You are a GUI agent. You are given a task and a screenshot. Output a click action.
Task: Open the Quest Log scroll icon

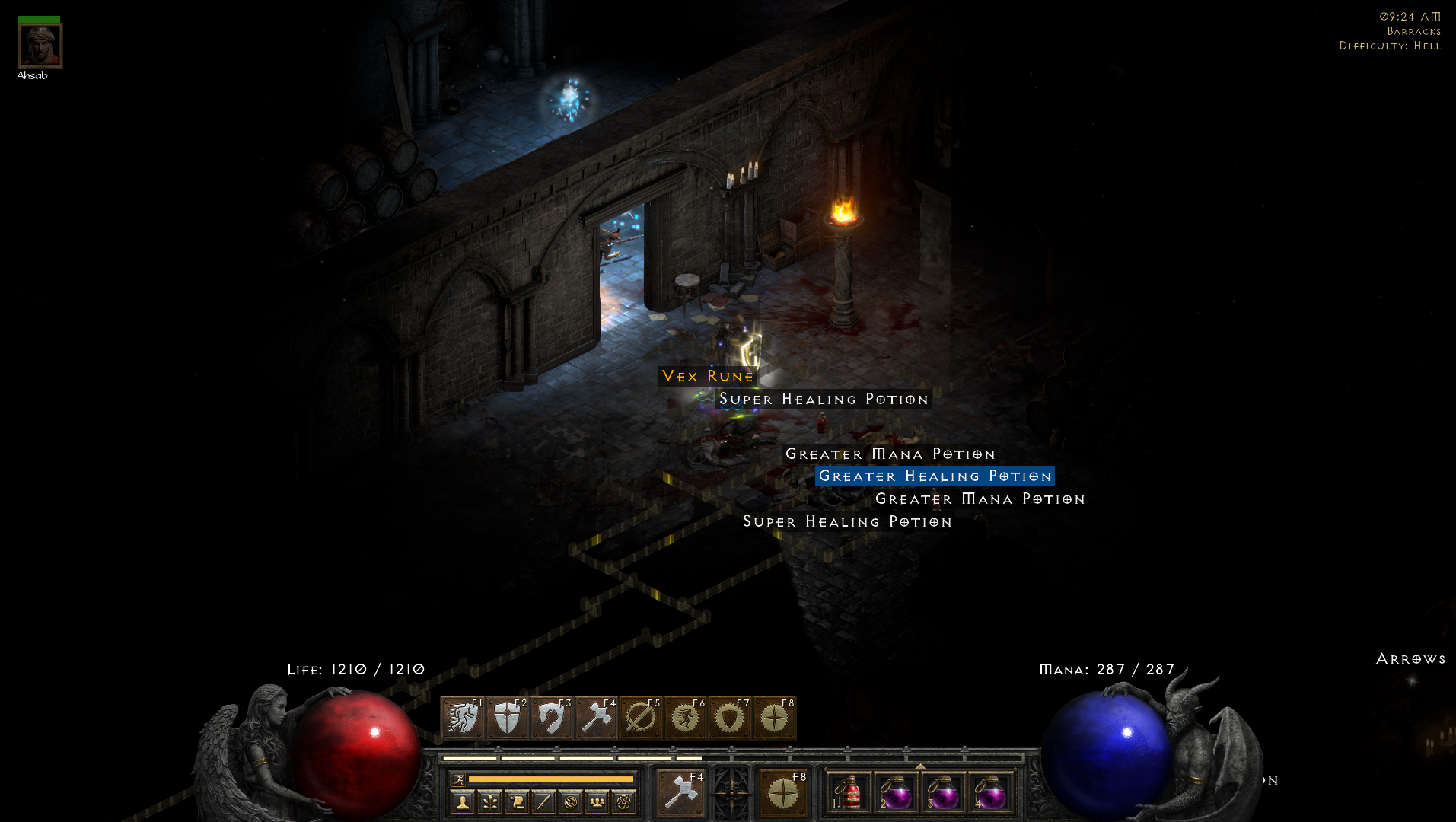pos(518,801)
